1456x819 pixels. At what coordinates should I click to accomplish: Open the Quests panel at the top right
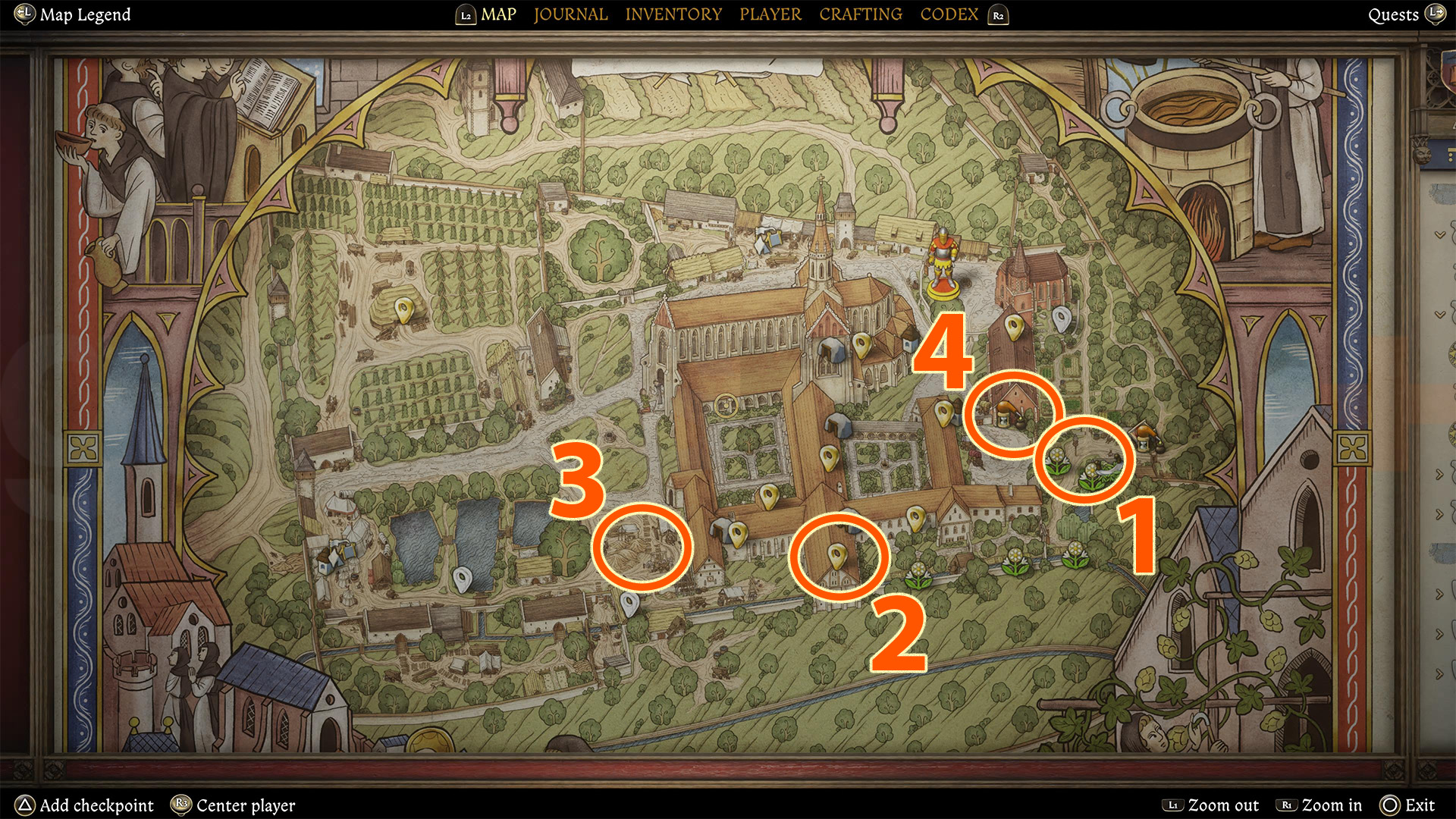(1395, 14)
